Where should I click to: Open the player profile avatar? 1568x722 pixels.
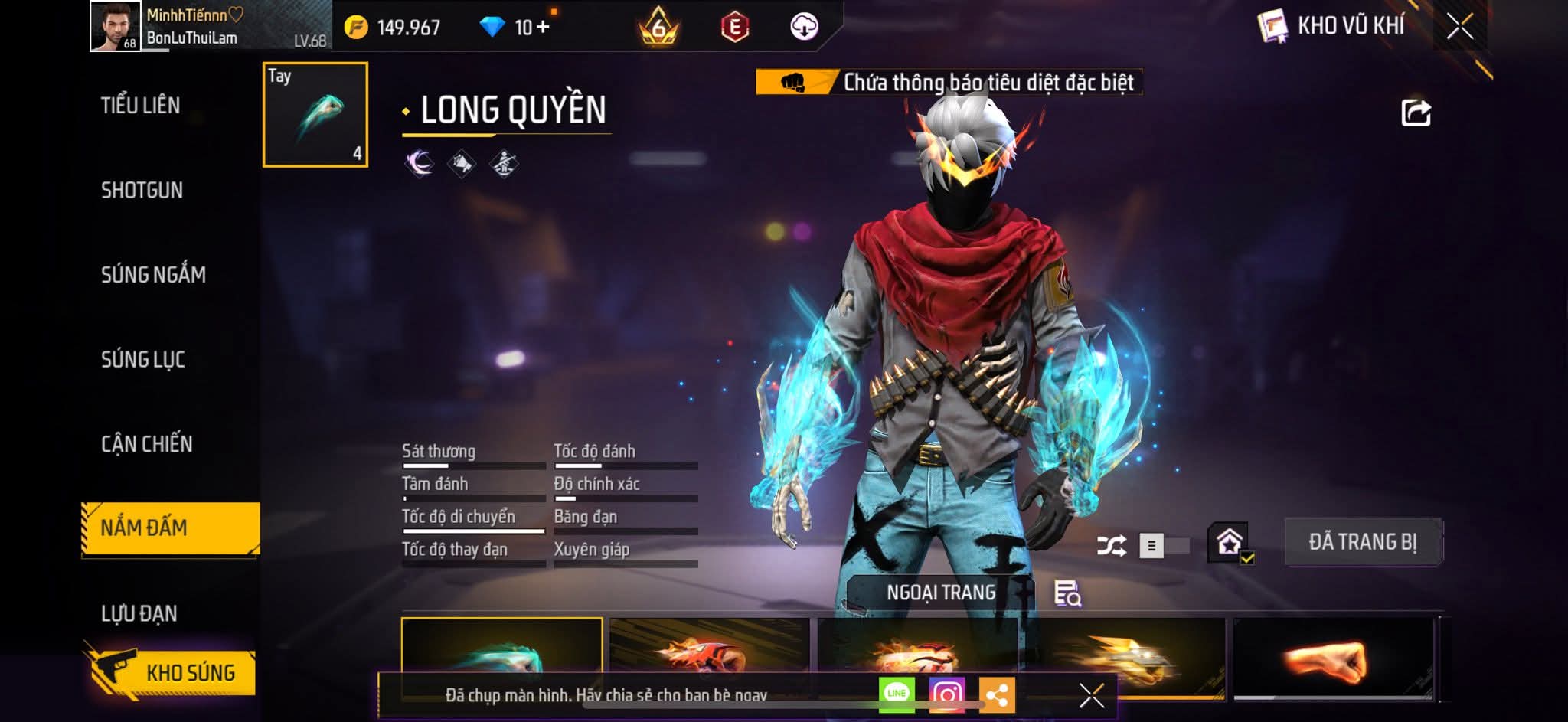coord(116,26)
